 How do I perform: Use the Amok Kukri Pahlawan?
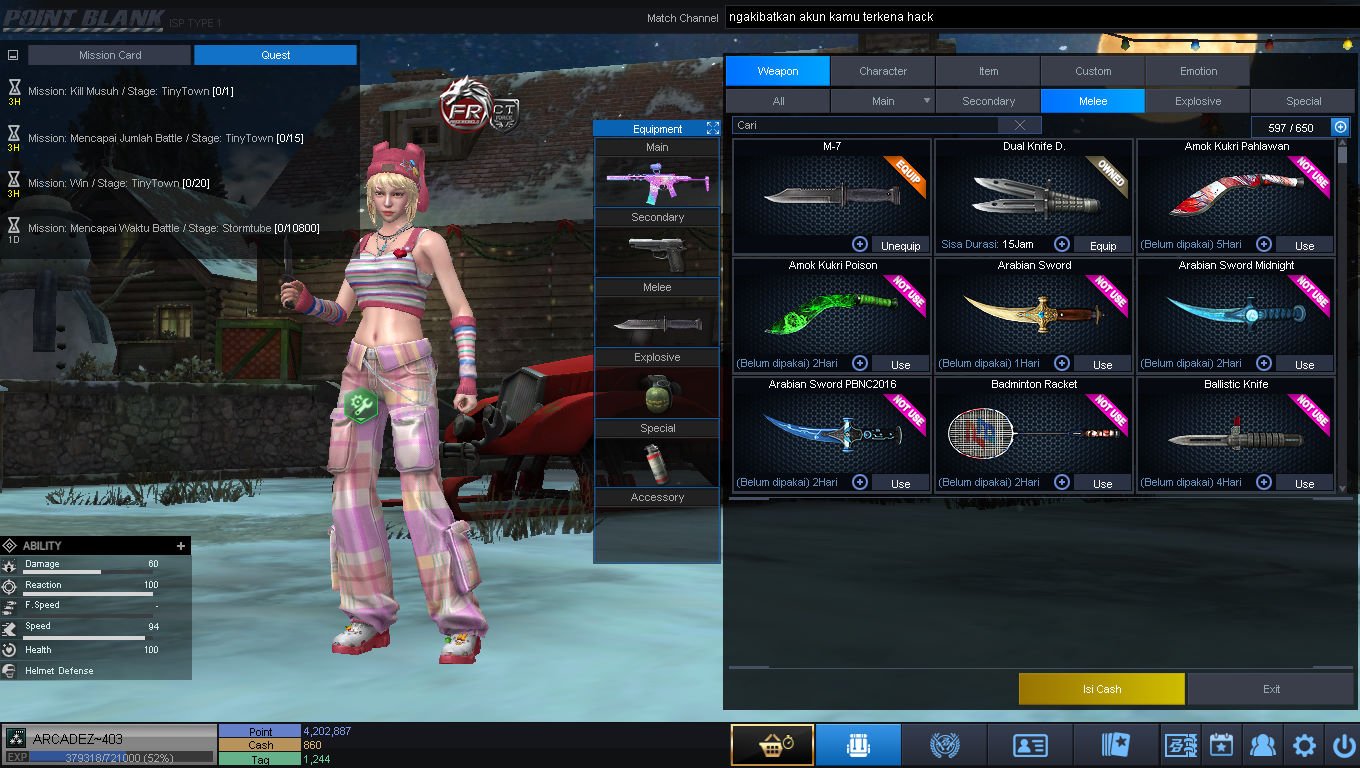point(1304,245)
